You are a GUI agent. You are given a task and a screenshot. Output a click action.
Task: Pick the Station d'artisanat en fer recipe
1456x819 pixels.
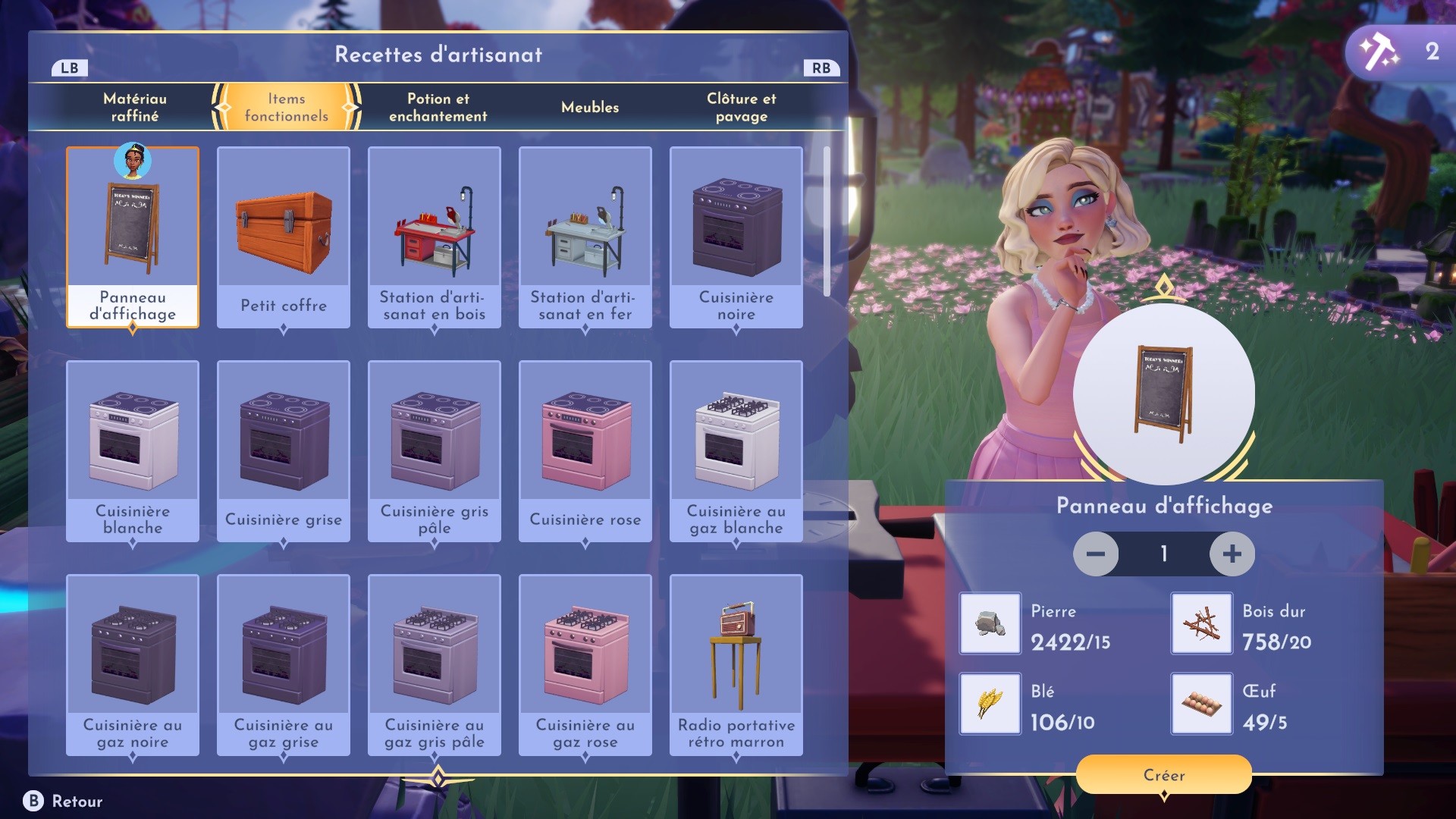(585, 237)
